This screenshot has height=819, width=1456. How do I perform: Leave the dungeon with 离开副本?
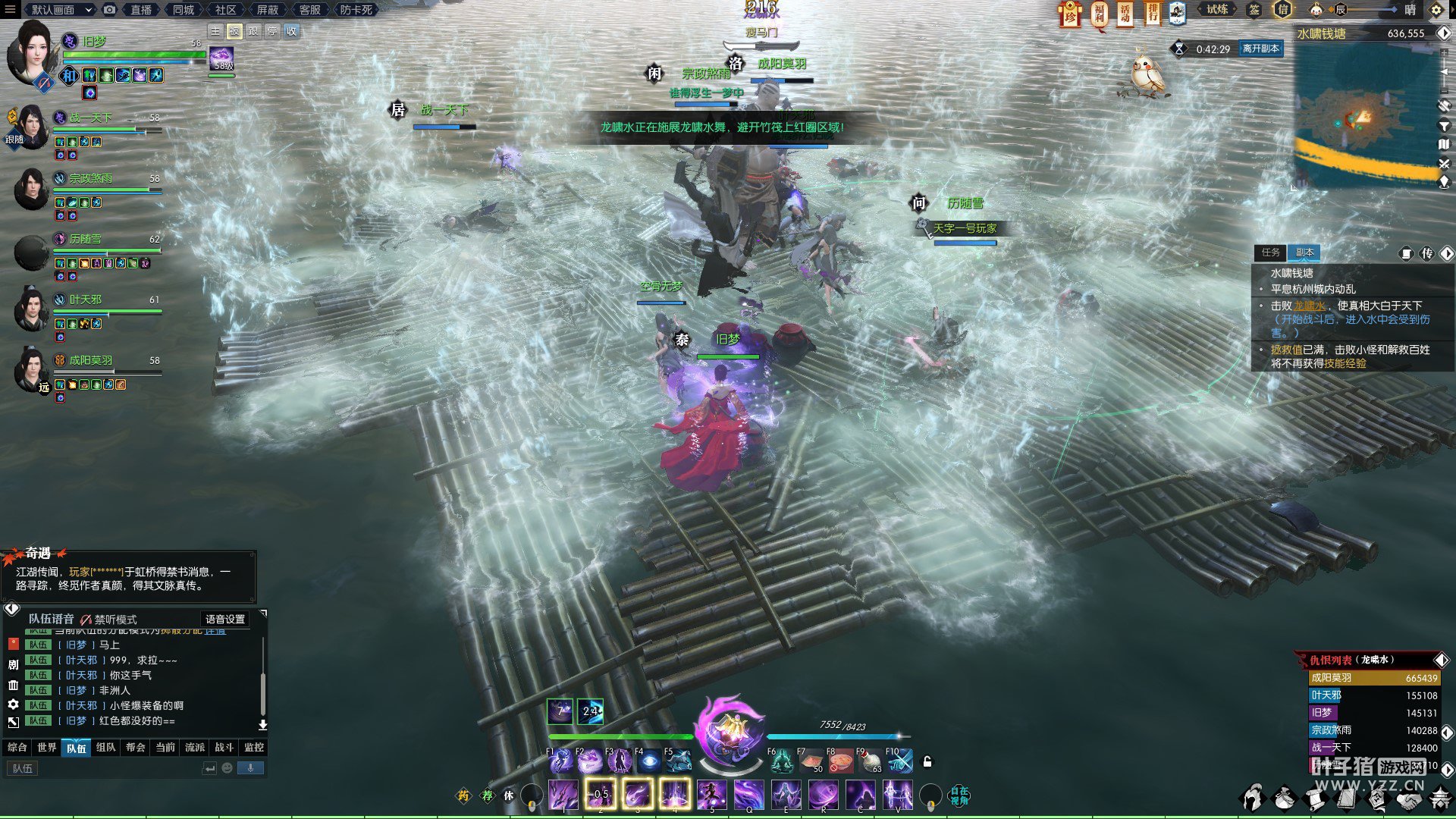tap(1260, 49)
